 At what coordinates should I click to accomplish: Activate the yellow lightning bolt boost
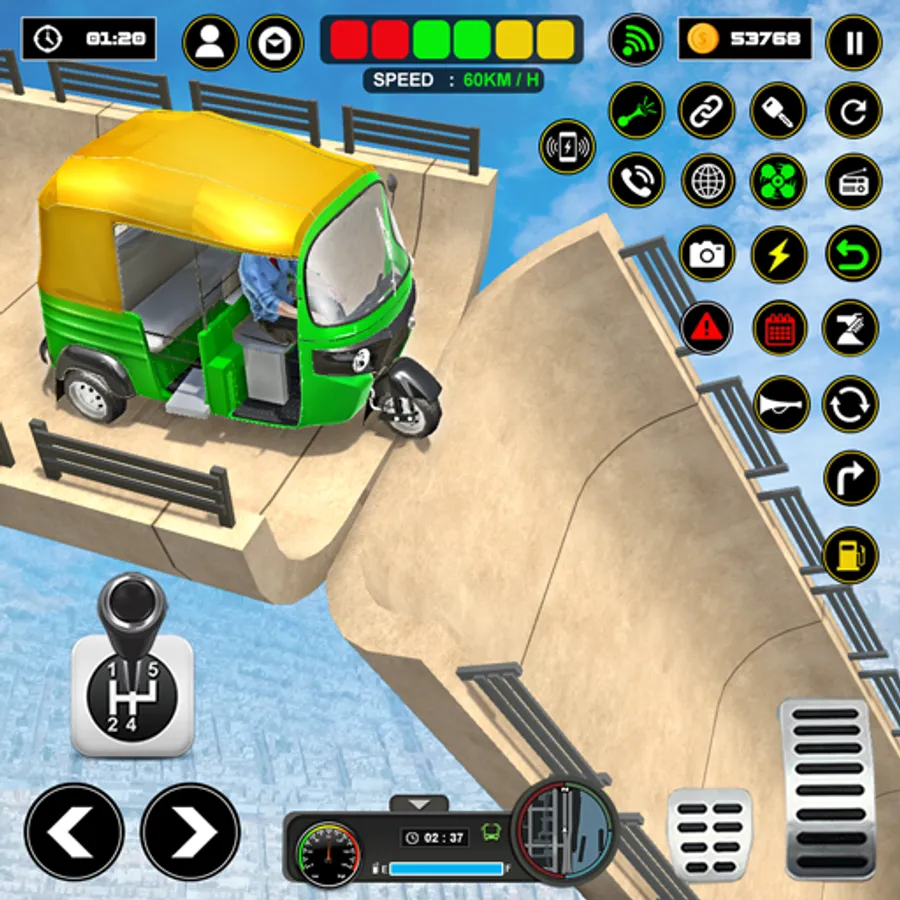(x=779, y=254)
